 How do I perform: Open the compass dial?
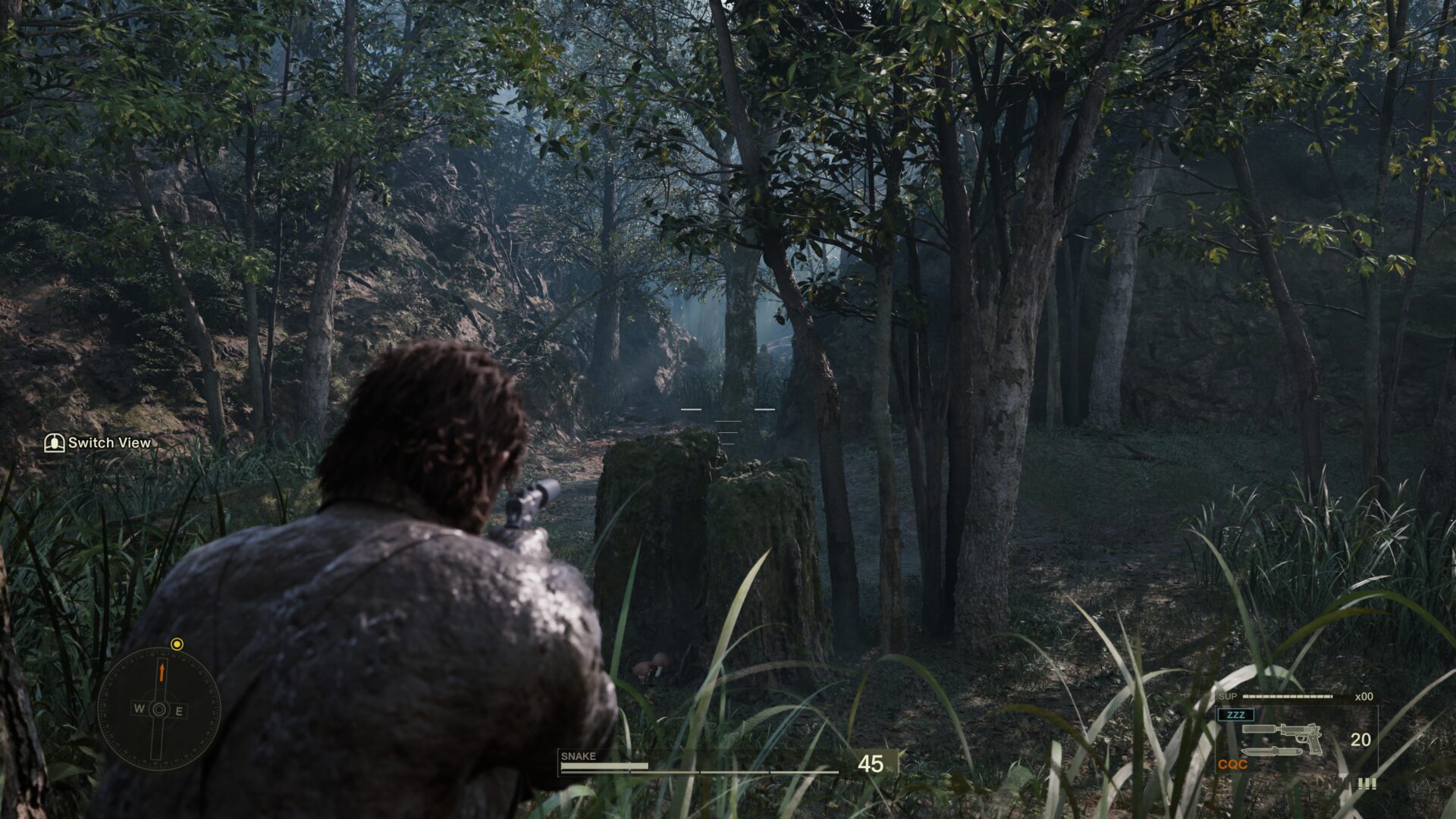click(x=159, y=710)
